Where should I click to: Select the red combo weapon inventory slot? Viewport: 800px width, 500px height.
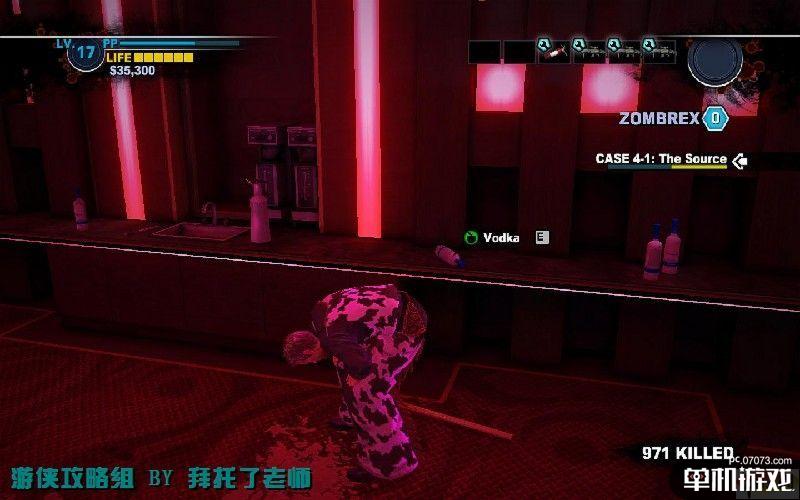(553, 51)
